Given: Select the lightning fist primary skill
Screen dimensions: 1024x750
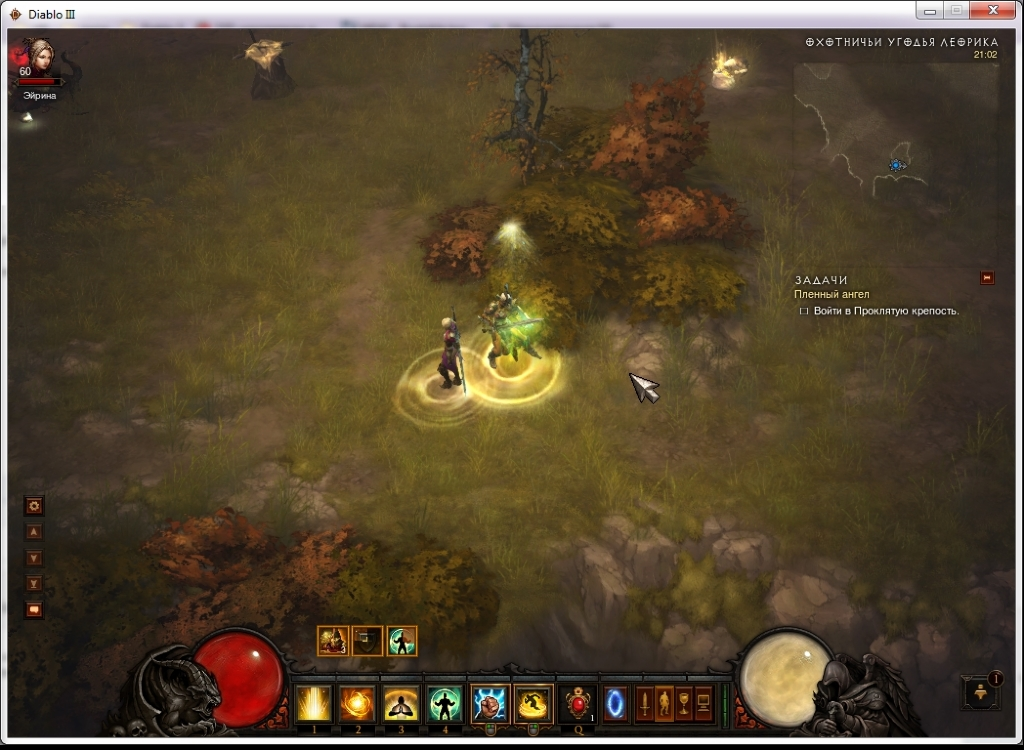Looking at the screenshot, I should (x=490, y=704).
